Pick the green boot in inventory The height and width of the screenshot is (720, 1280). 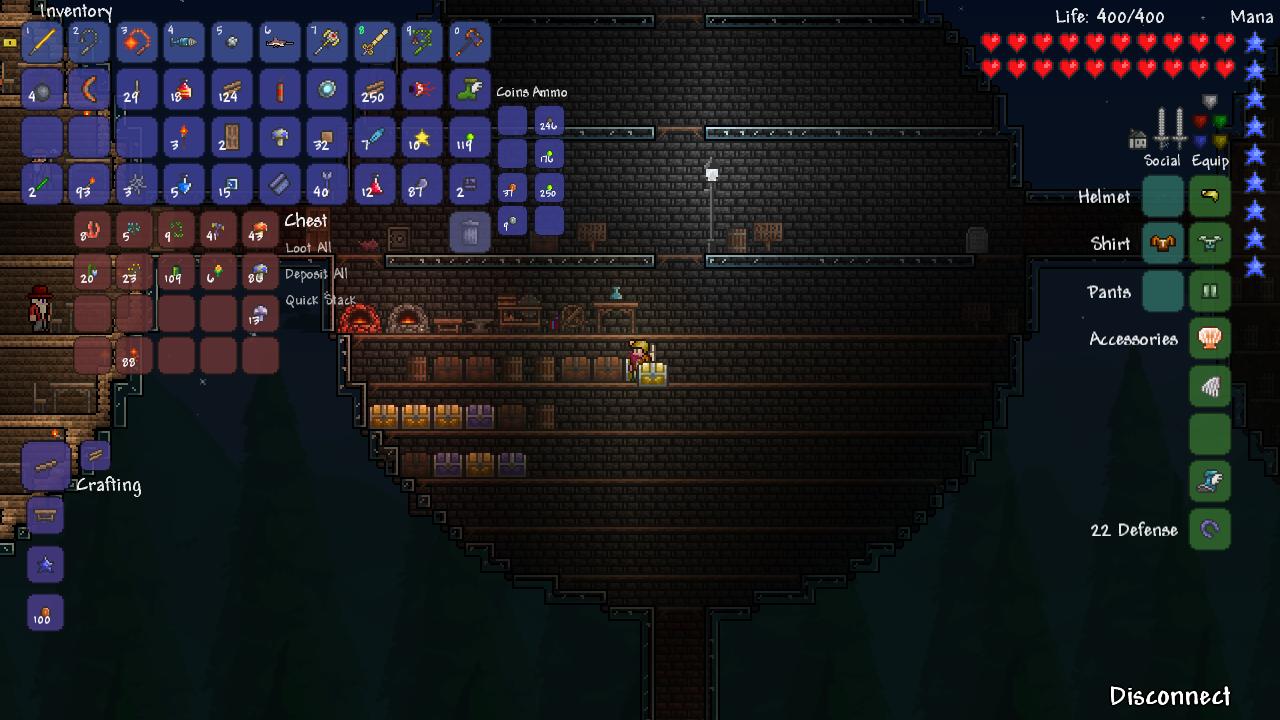click(x=470, y=89)
